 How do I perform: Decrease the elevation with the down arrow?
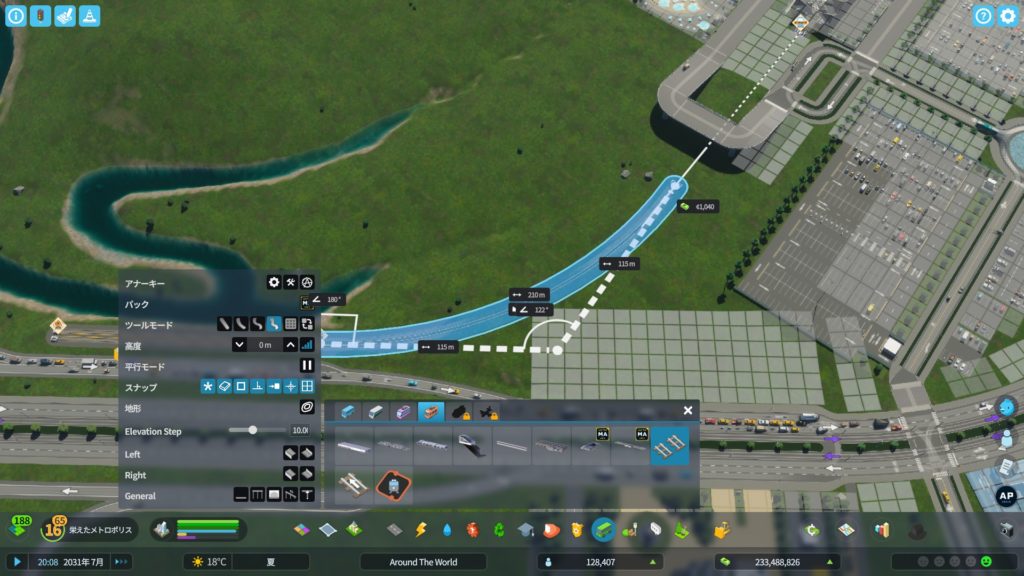tap(239, 345)
